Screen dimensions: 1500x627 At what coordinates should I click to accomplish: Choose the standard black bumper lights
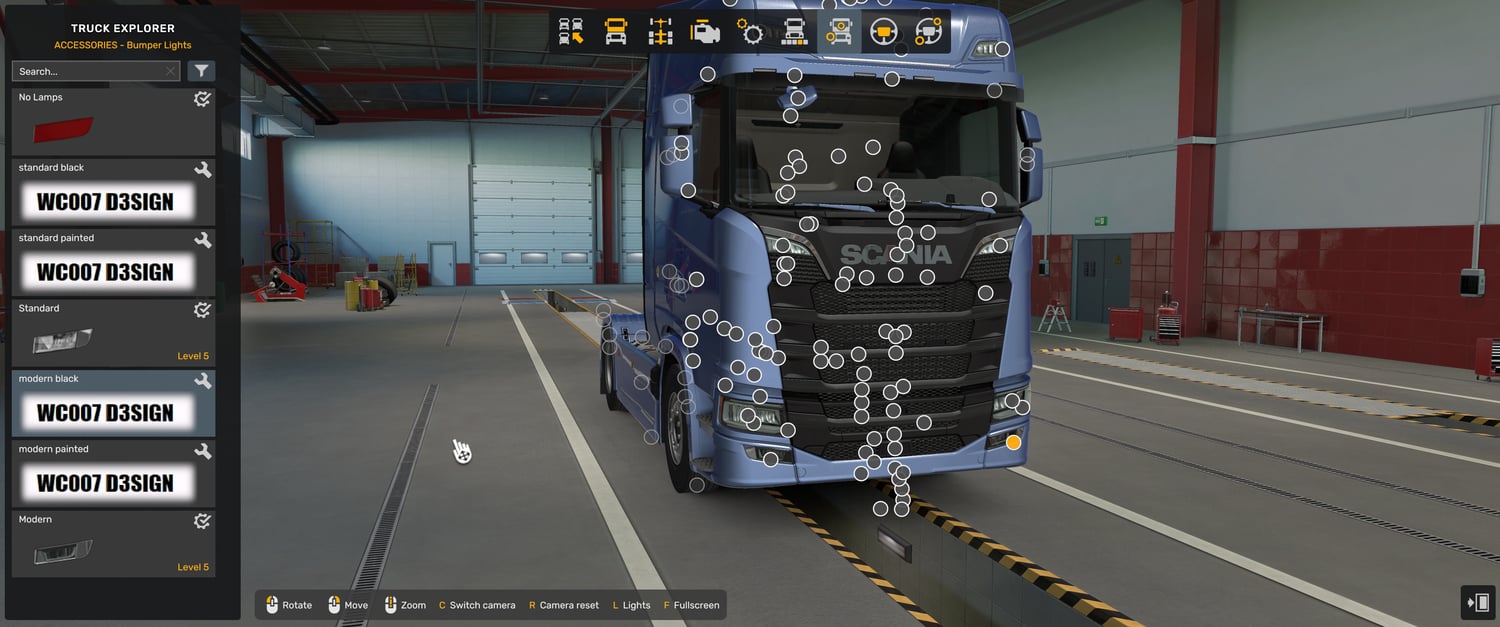point(113,192)
